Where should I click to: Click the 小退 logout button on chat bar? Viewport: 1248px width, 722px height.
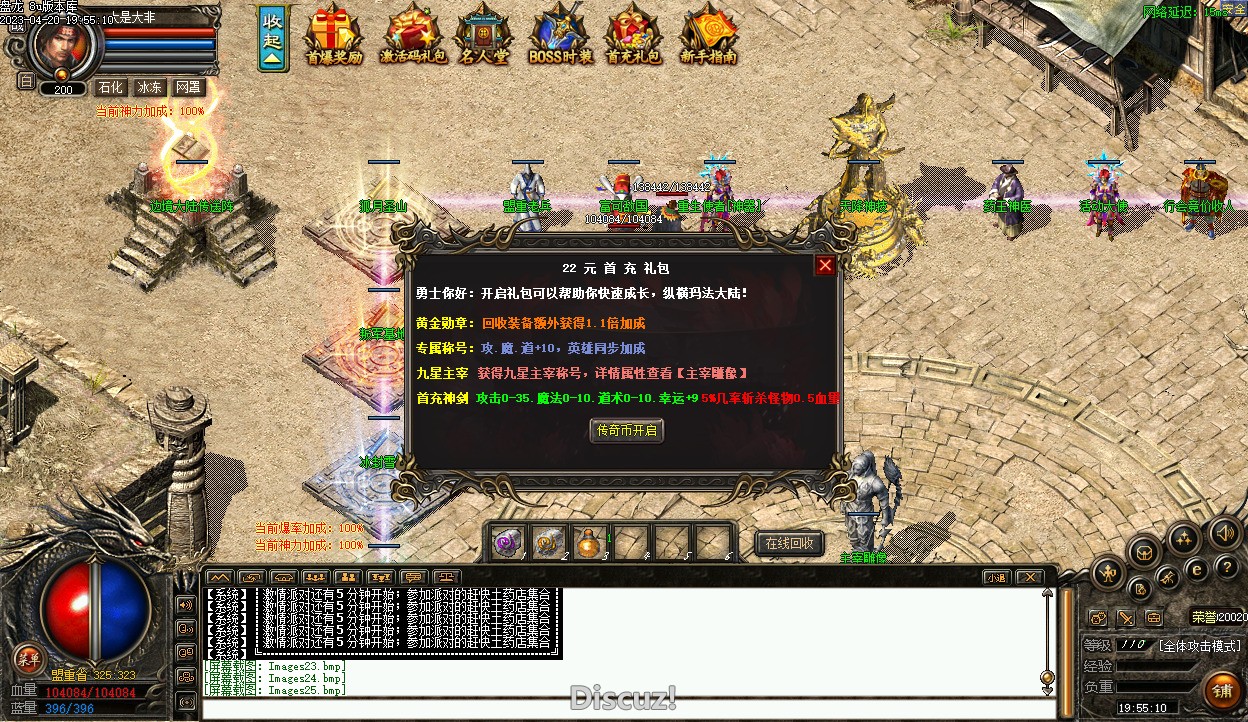[995, 577]
